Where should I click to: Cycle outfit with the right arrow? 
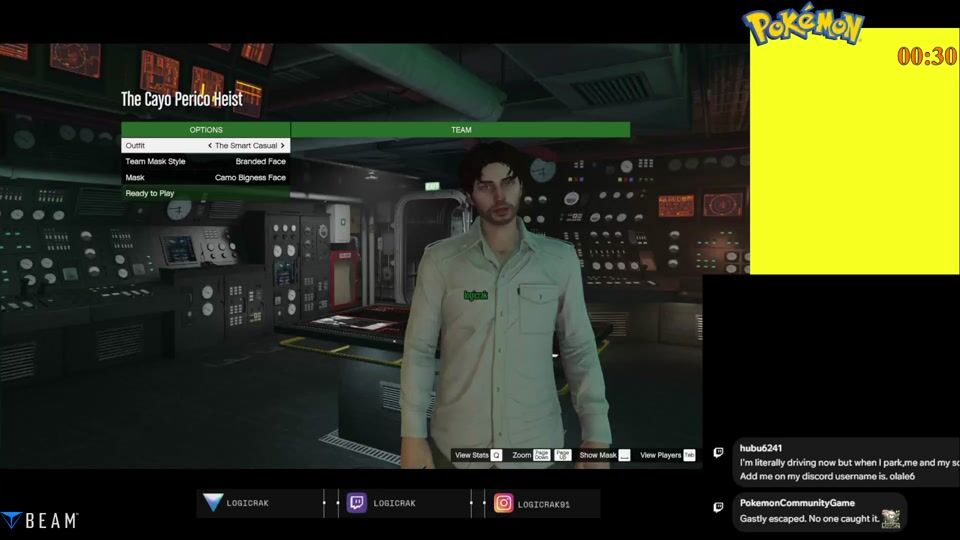283,146
